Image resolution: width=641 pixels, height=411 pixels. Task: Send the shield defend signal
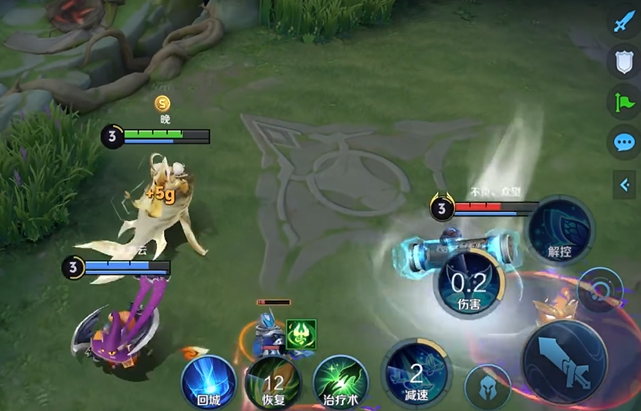624,62
